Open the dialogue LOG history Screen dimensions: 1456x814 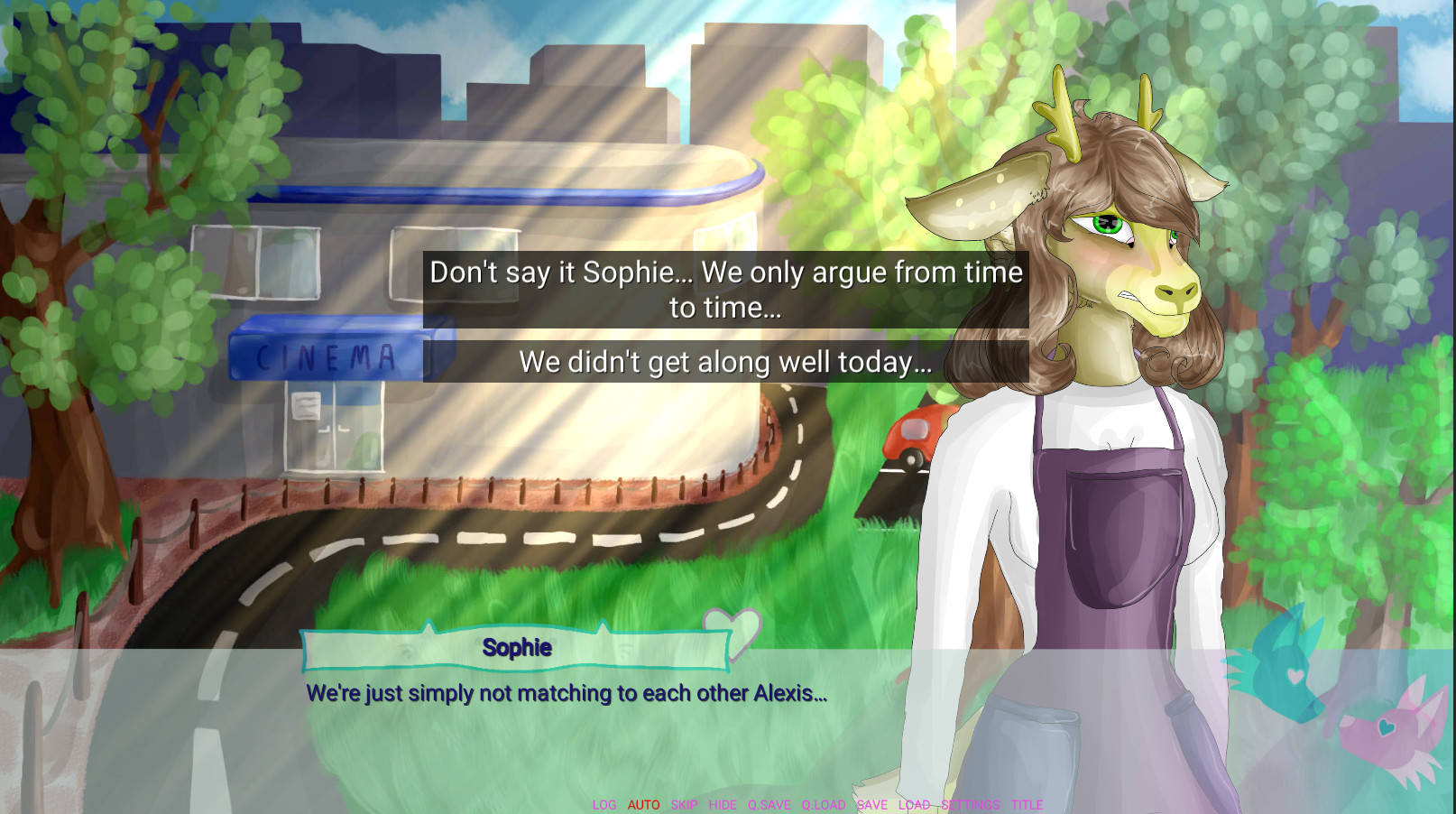tap(604, 804)
